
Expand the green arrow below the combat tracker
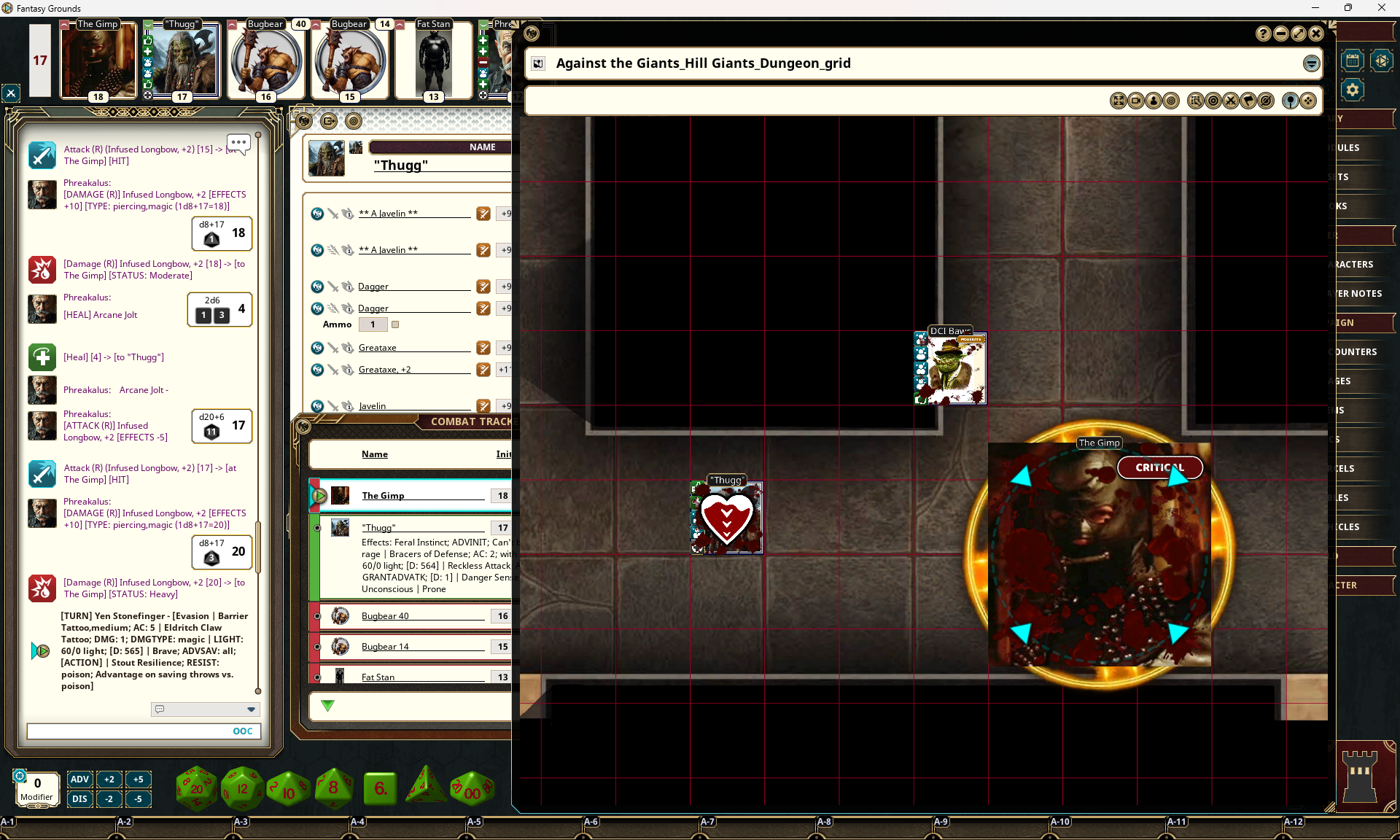(x=327, y=706)
